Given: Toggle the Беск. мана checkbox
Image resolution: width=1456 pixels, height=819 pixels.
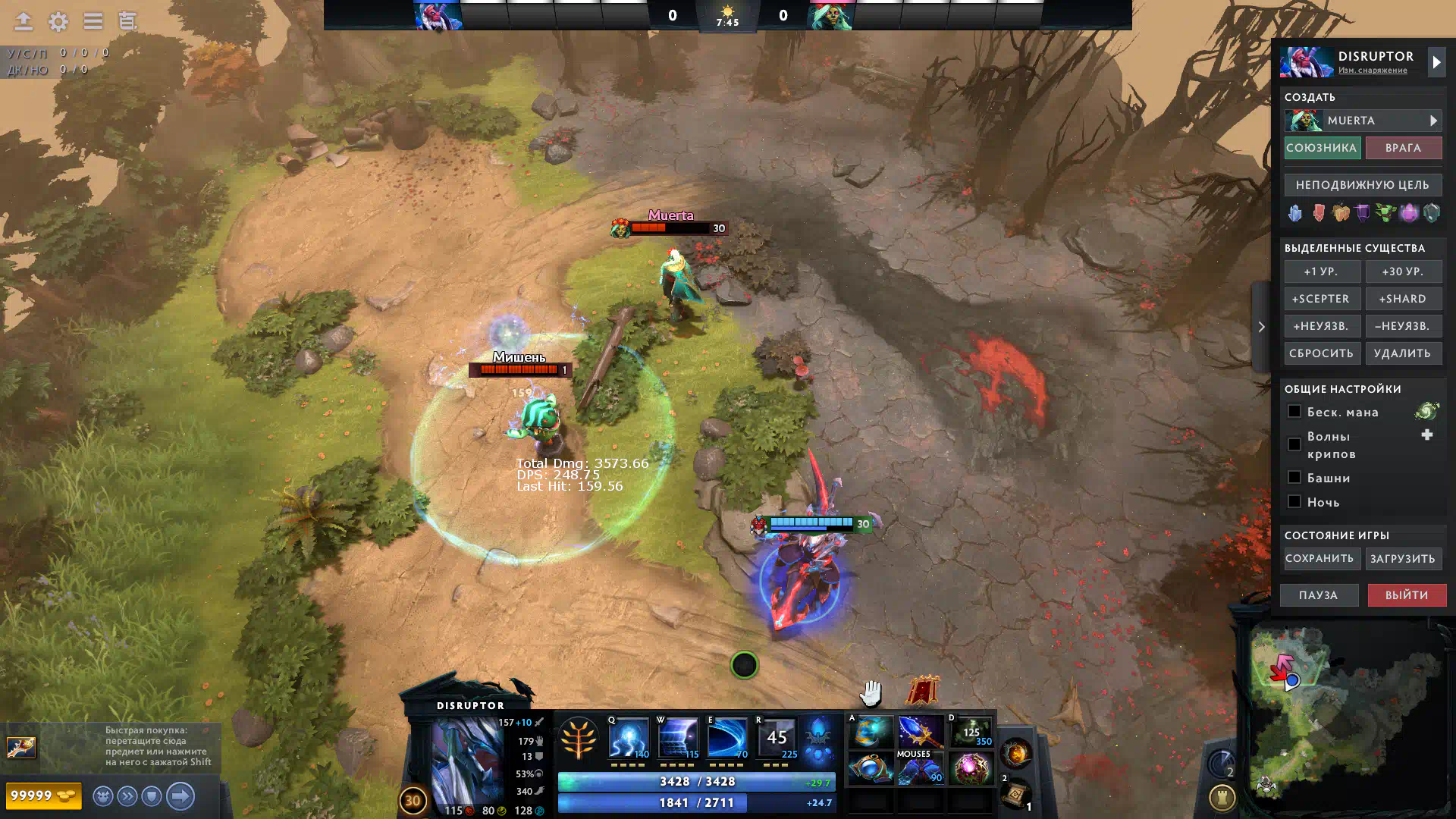Looking at the screenshot, I should 1294,412.
